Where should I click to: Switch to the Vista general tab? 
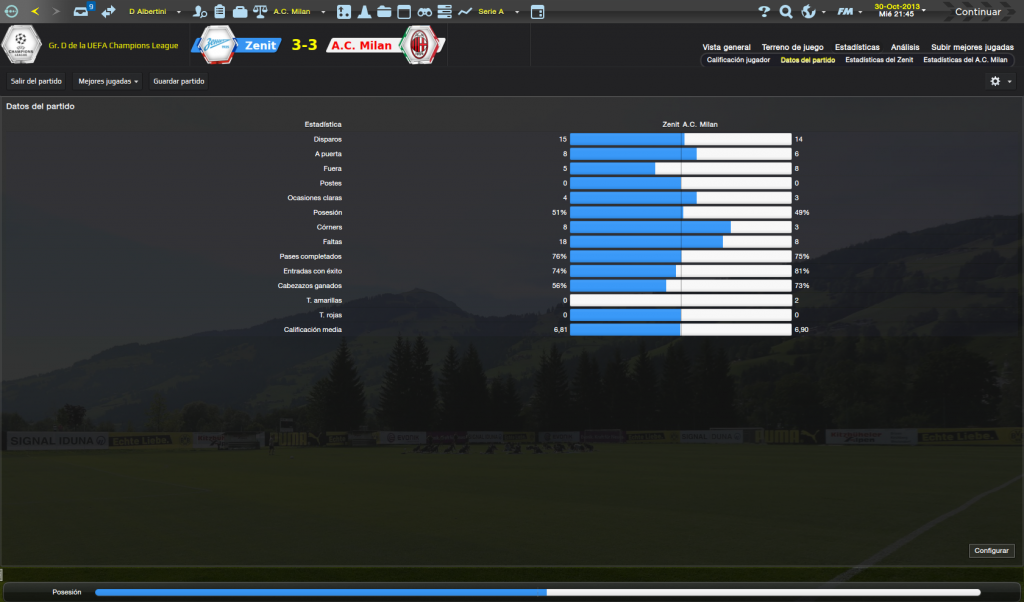click(x=726, y=47)
